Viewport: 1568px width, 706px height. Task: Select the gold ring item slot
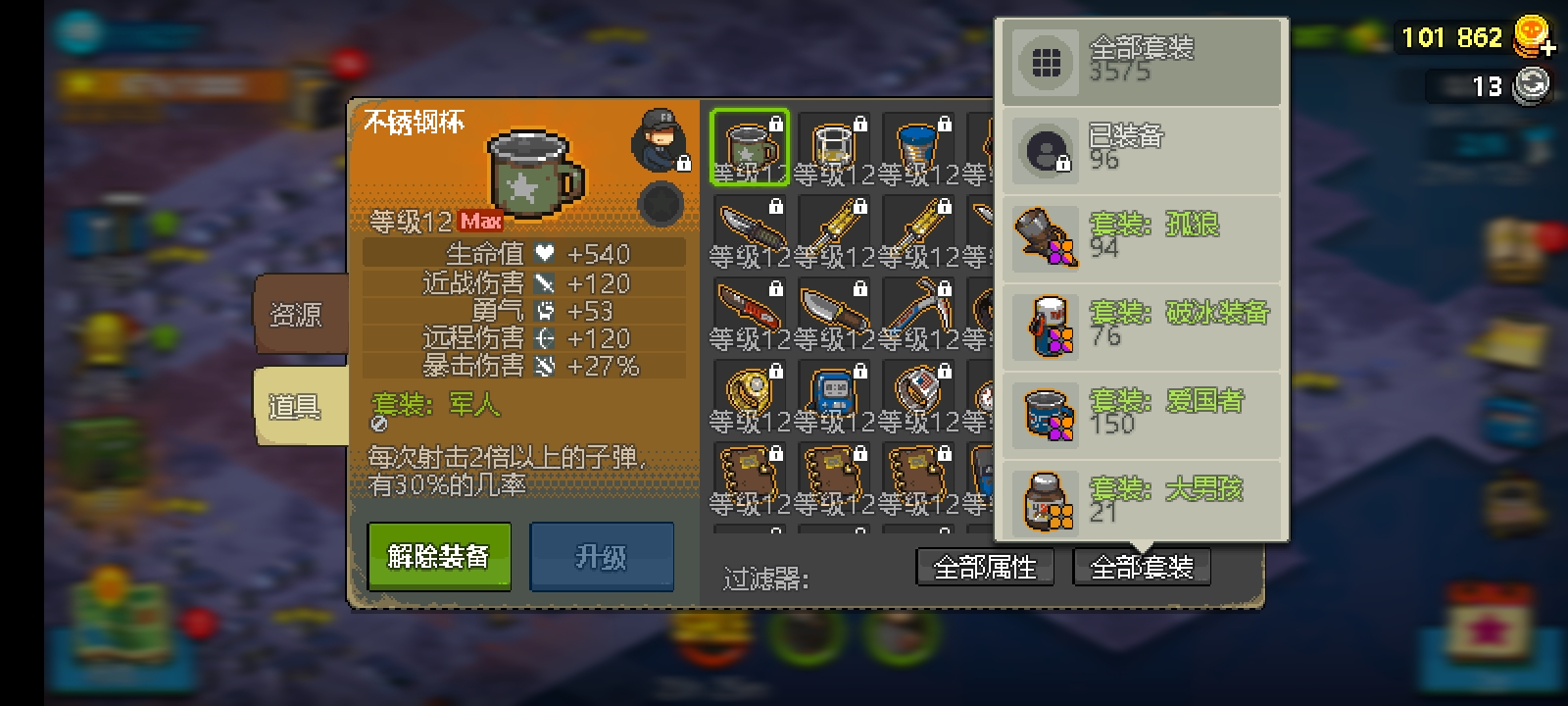click(x=750, y=394)
